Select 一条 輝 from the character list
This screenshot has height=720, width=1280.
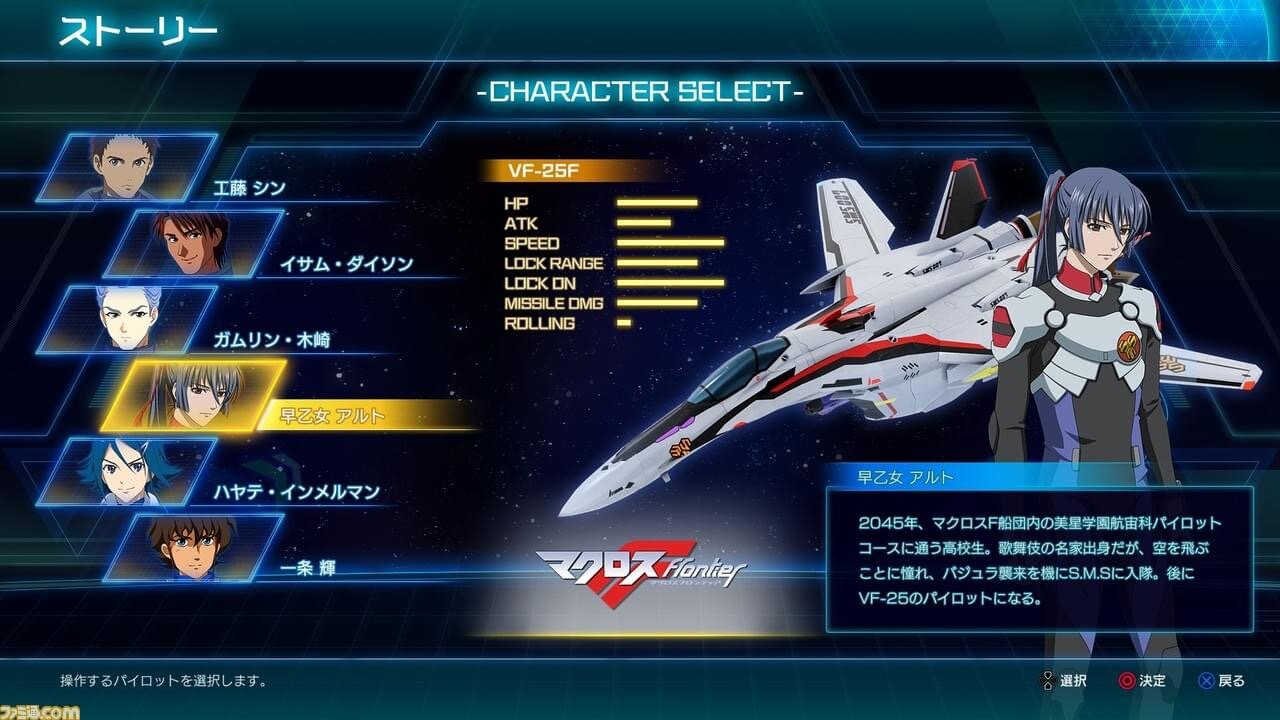195,547
